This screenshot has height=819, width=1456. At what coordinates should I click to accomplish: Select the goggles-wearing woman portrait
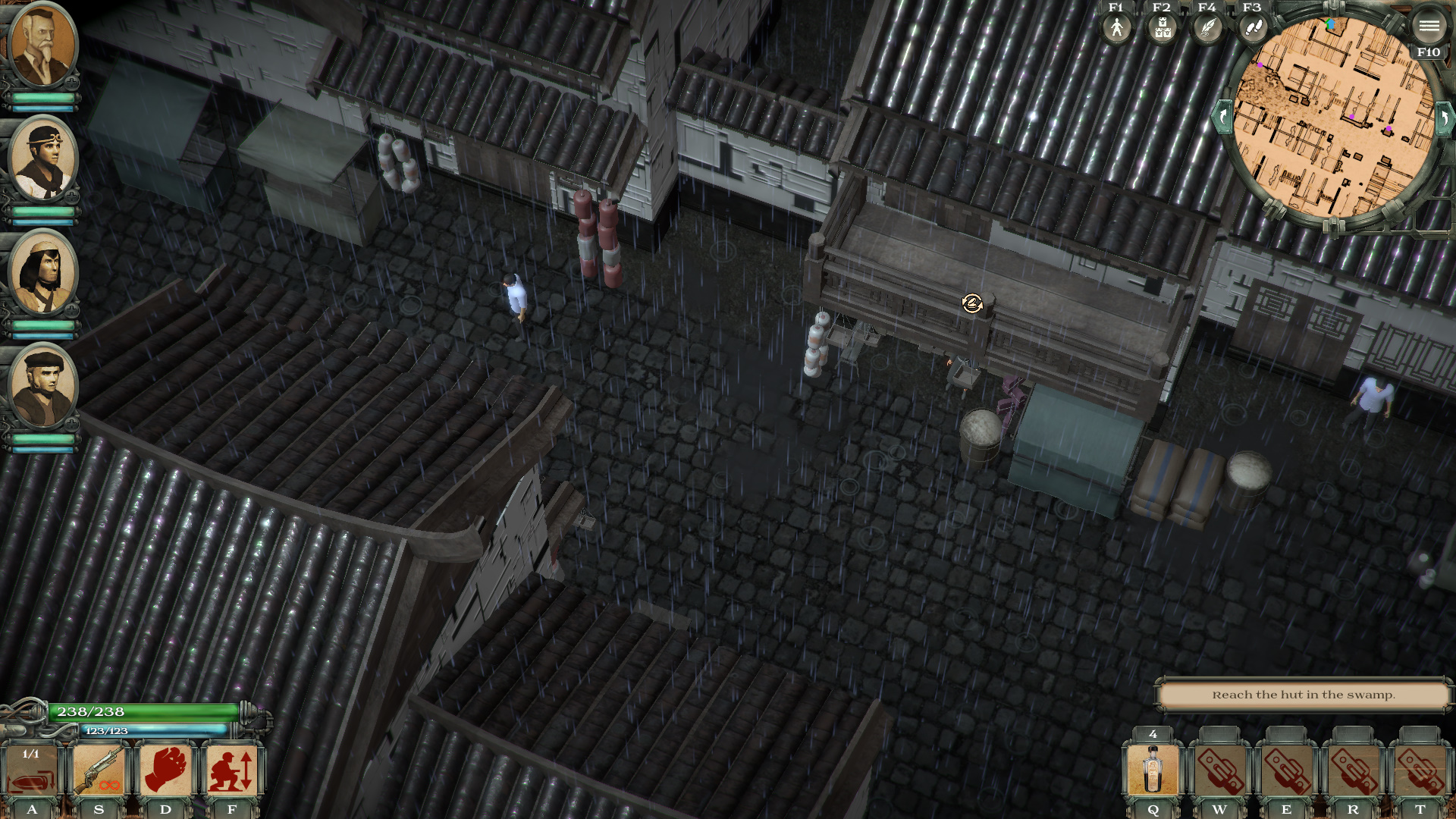coord(42,159)
